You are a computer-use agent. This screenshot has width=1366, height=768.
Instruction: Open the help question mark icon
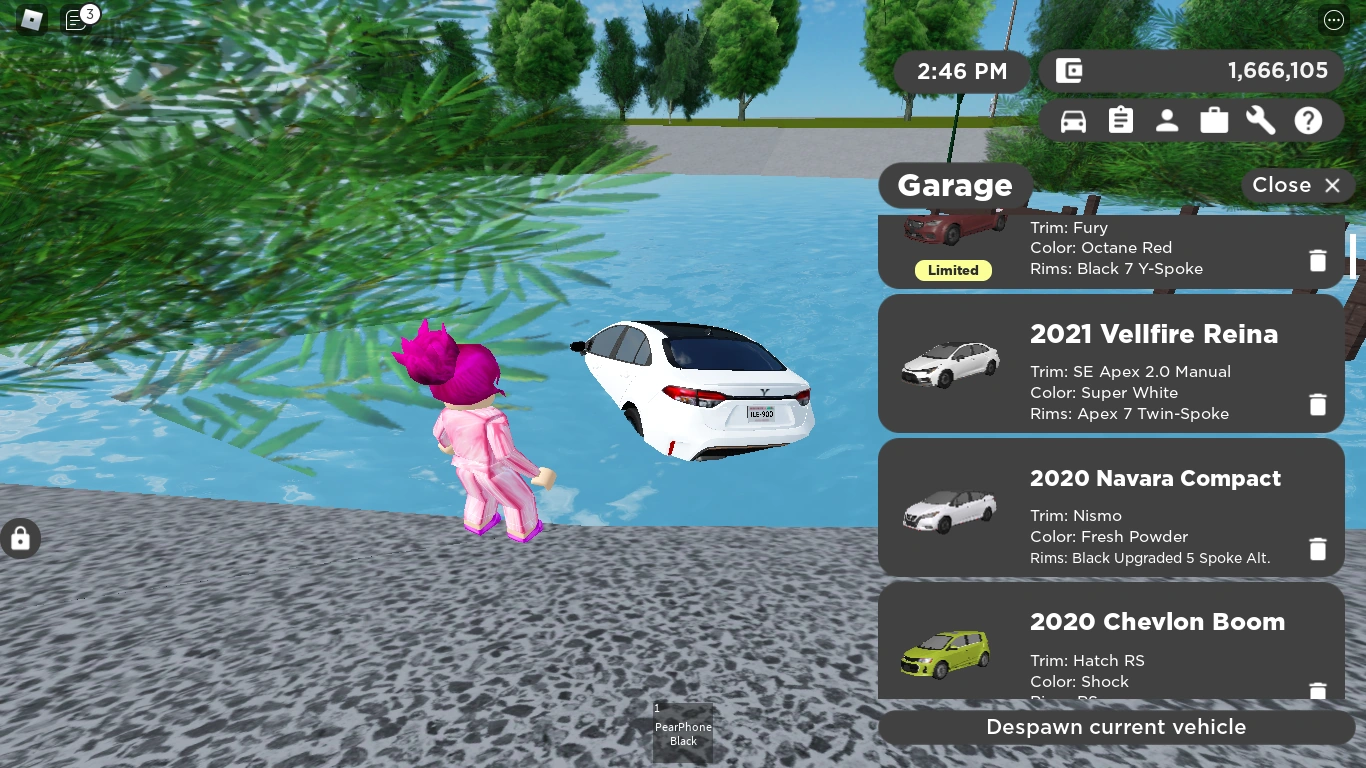click(x=1308, y=120)
